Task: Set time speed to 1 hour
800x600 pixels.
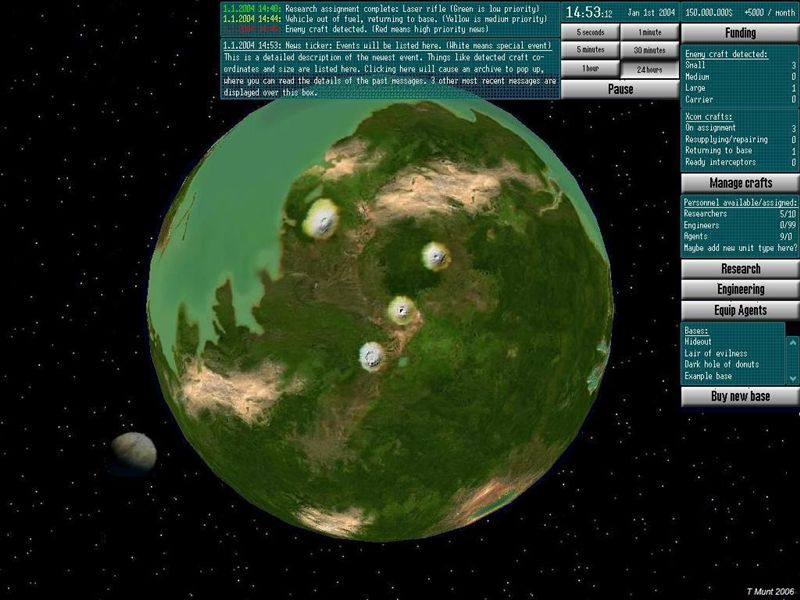Action: (590, 69)
